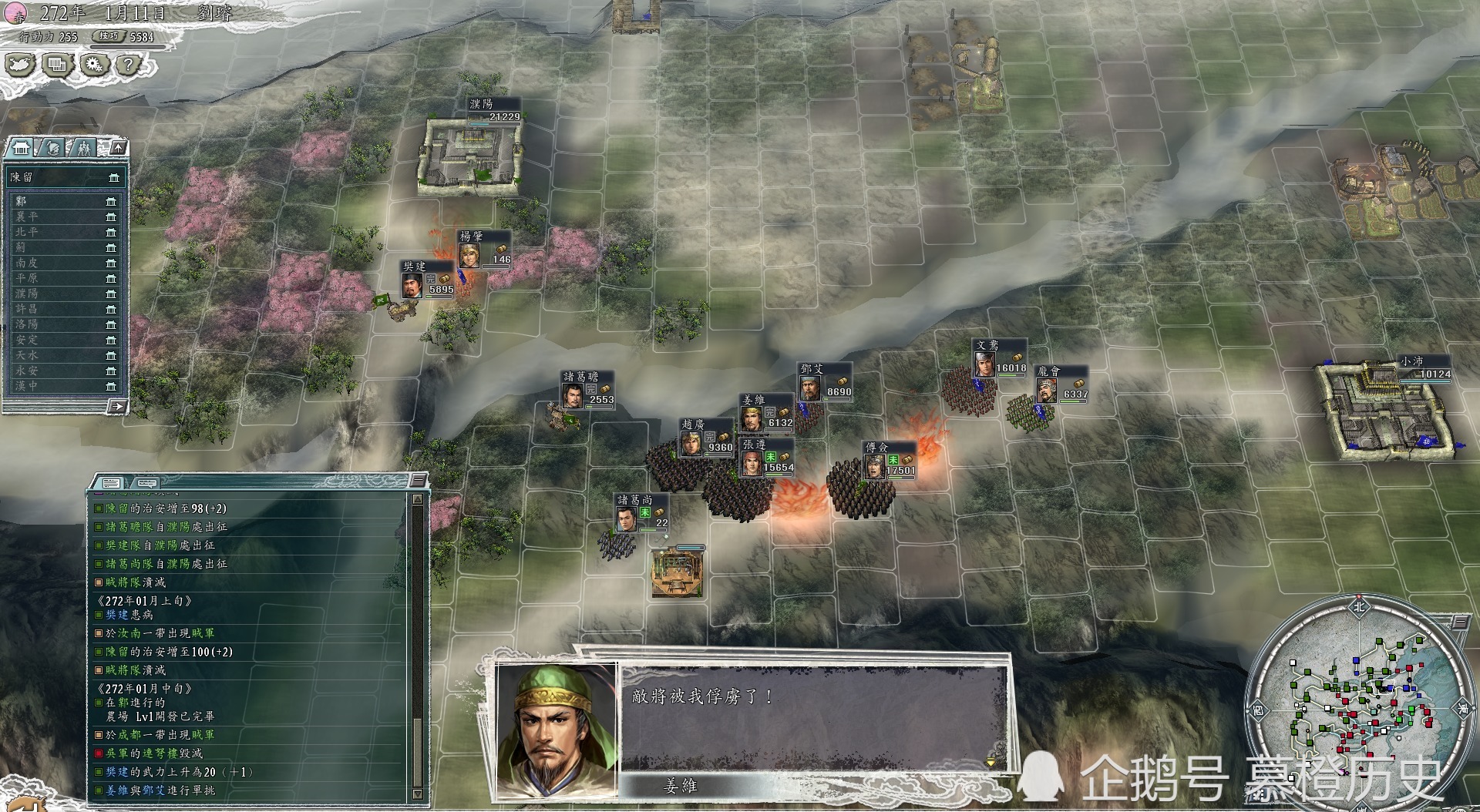The image size is (1480, 812).
Task: Show next city list page with right arrow
Action: pyautogui.click(x=118, y=406)
